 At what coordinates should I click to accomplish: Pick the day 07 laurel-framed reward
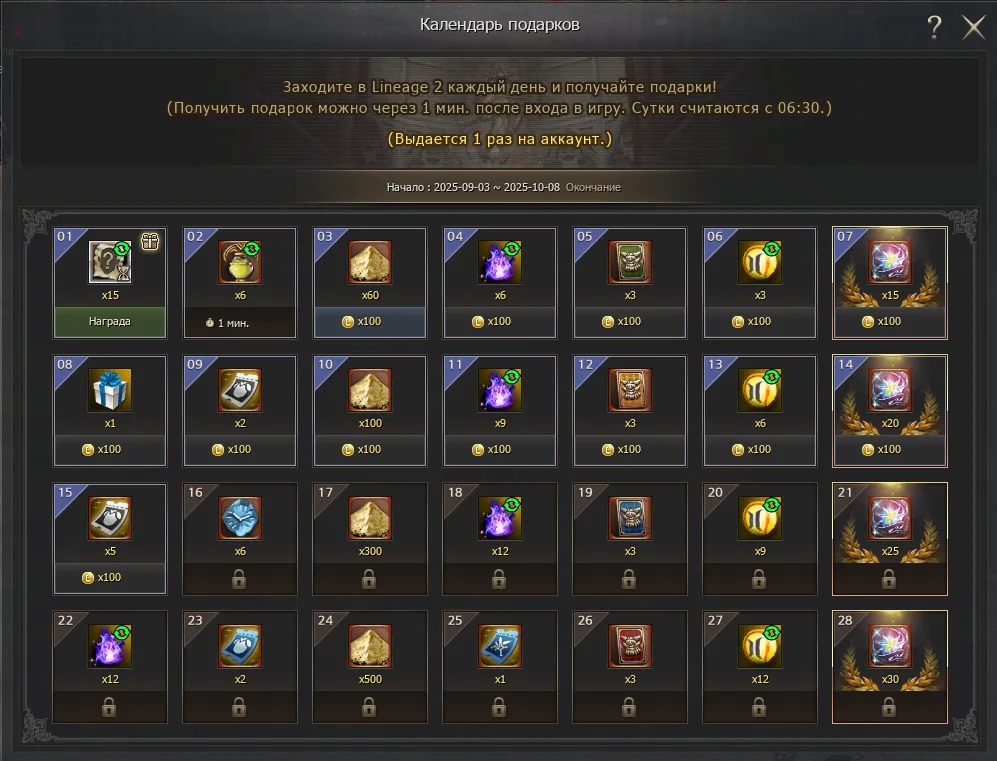coord(889,262)
